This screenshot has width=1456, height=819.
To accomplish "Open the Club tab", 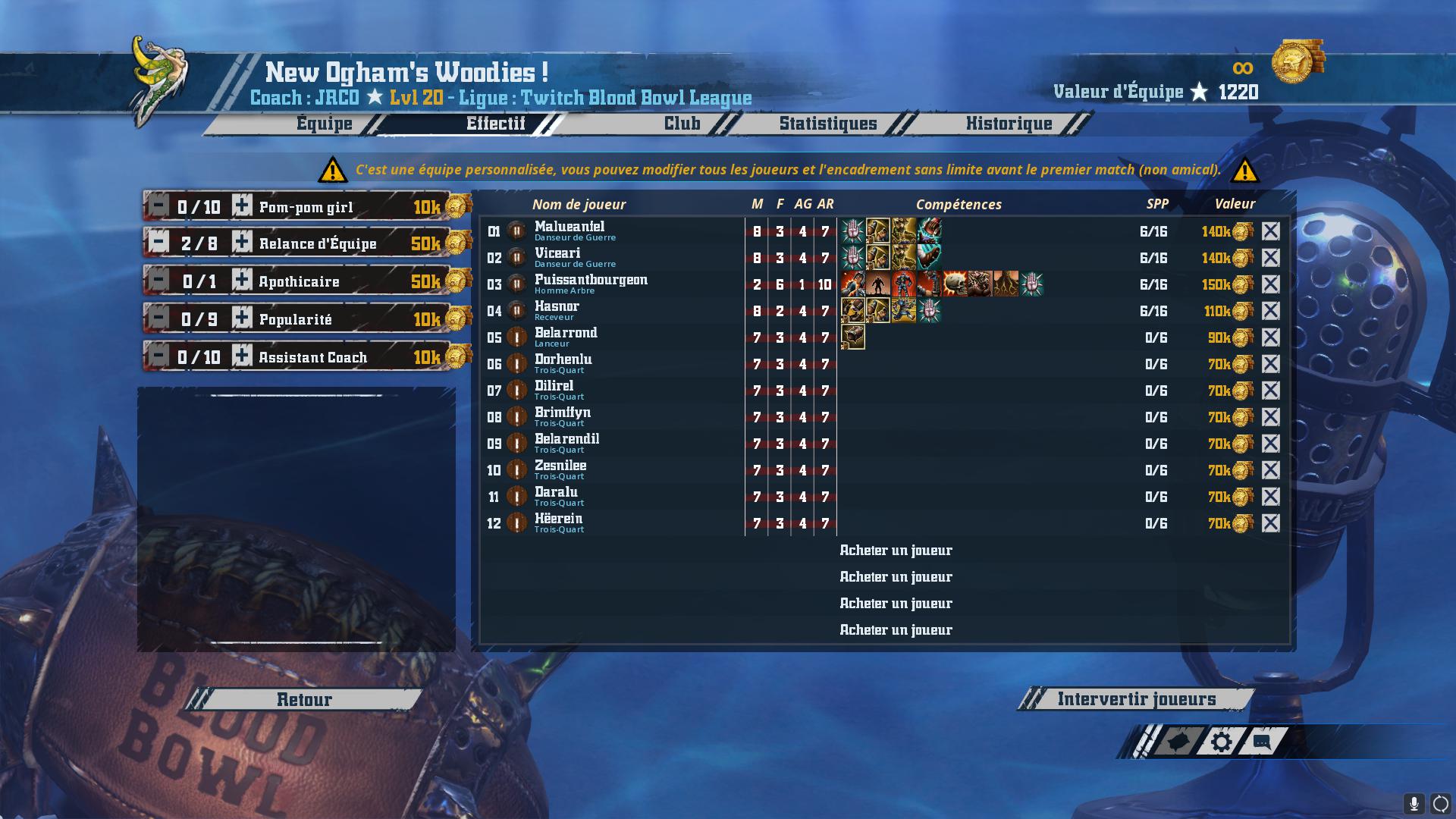I will tap(682, 124).
